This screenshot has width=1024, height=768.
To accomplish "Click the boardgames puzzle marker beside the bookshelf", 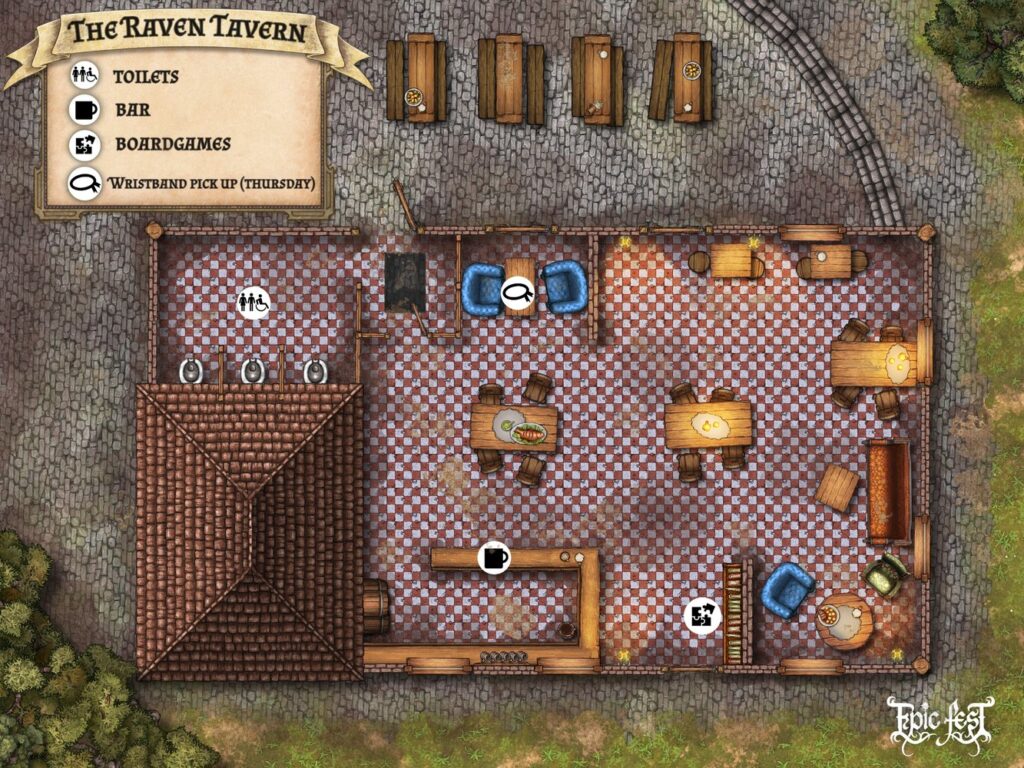I will coord(702,616).
